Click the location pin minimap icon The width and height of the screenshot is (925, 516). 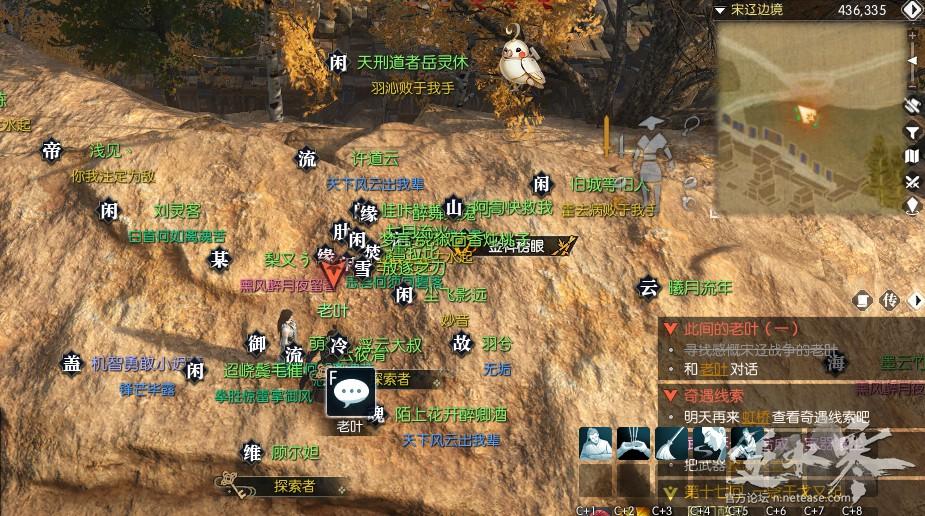point(912,206)
